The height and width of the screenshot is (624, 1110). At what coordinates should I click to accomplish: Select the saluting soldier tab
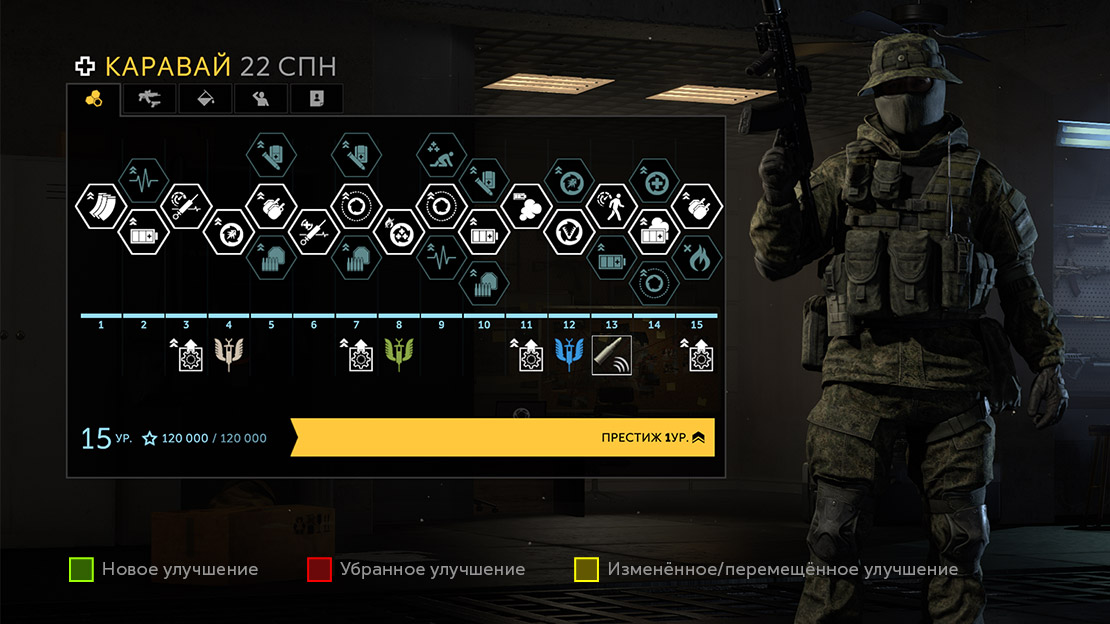coord(261,98)
